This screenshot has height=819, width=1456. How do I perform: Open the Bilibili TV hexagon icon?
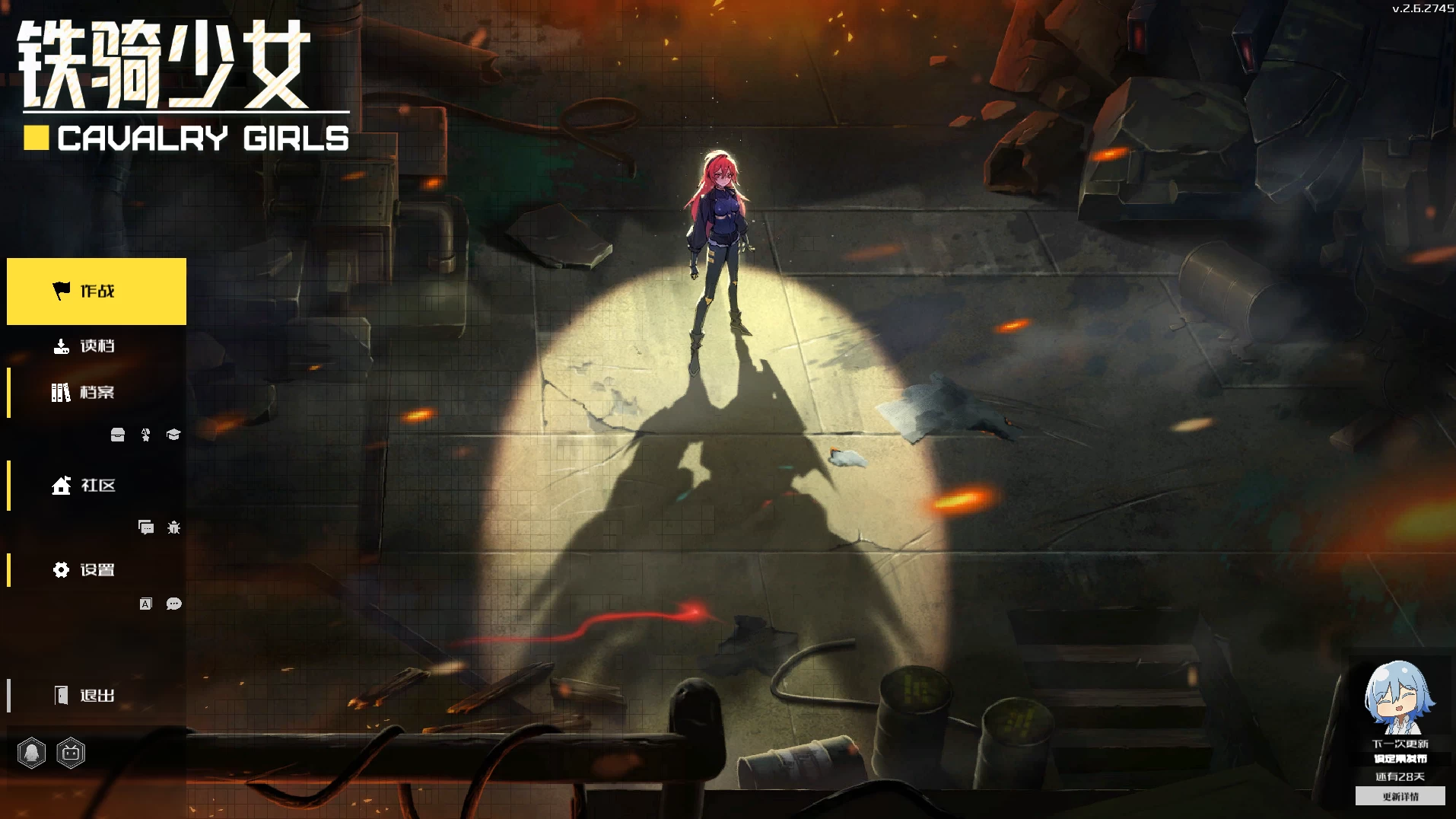pos(71,754)
